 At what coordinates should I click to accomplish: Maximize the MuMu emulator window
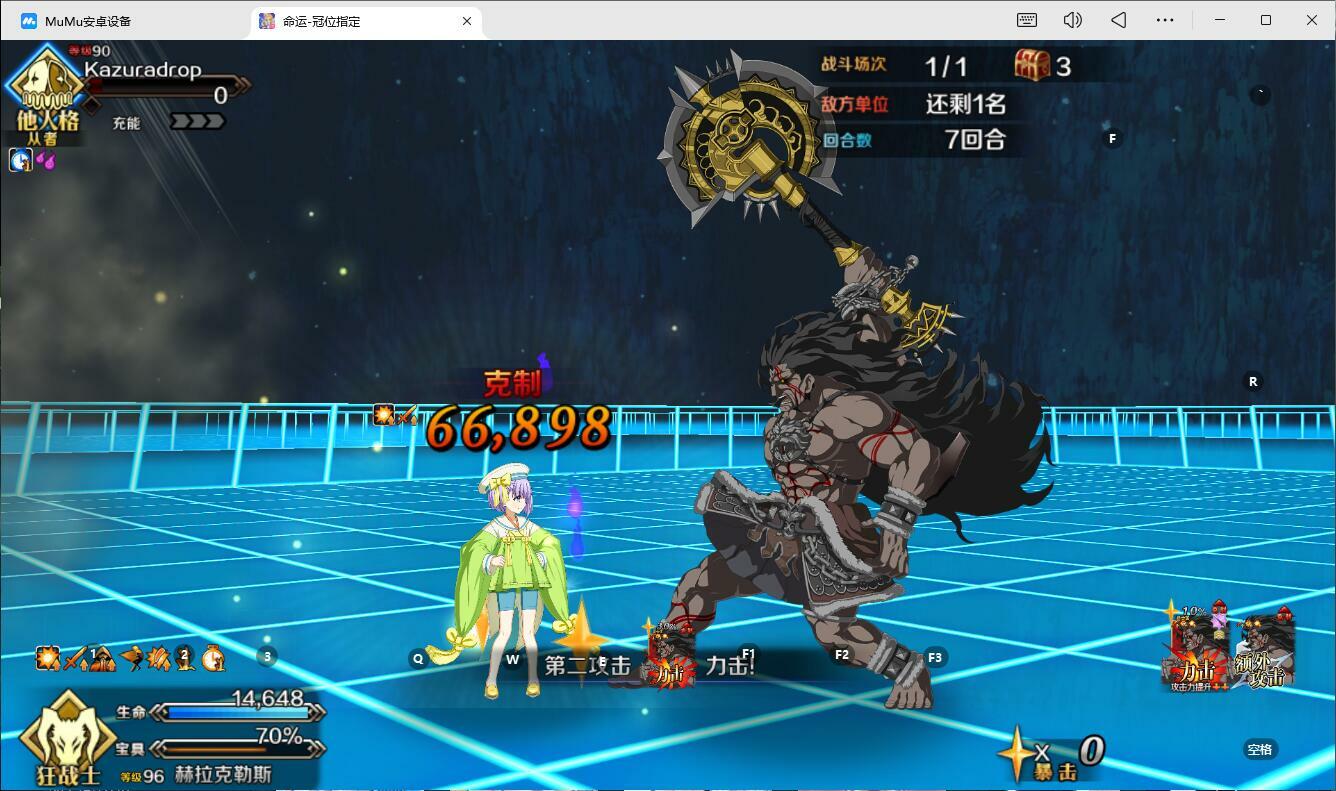(x=1266, y=20)
